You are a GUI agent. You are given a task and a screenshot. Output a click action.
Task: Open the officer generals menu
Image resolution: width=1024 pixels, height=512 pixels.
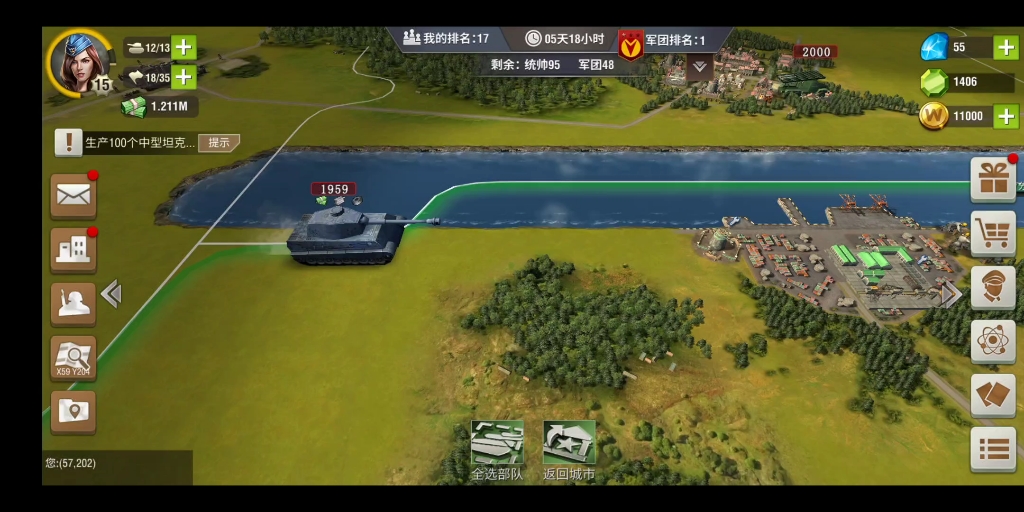coord(993,288)
